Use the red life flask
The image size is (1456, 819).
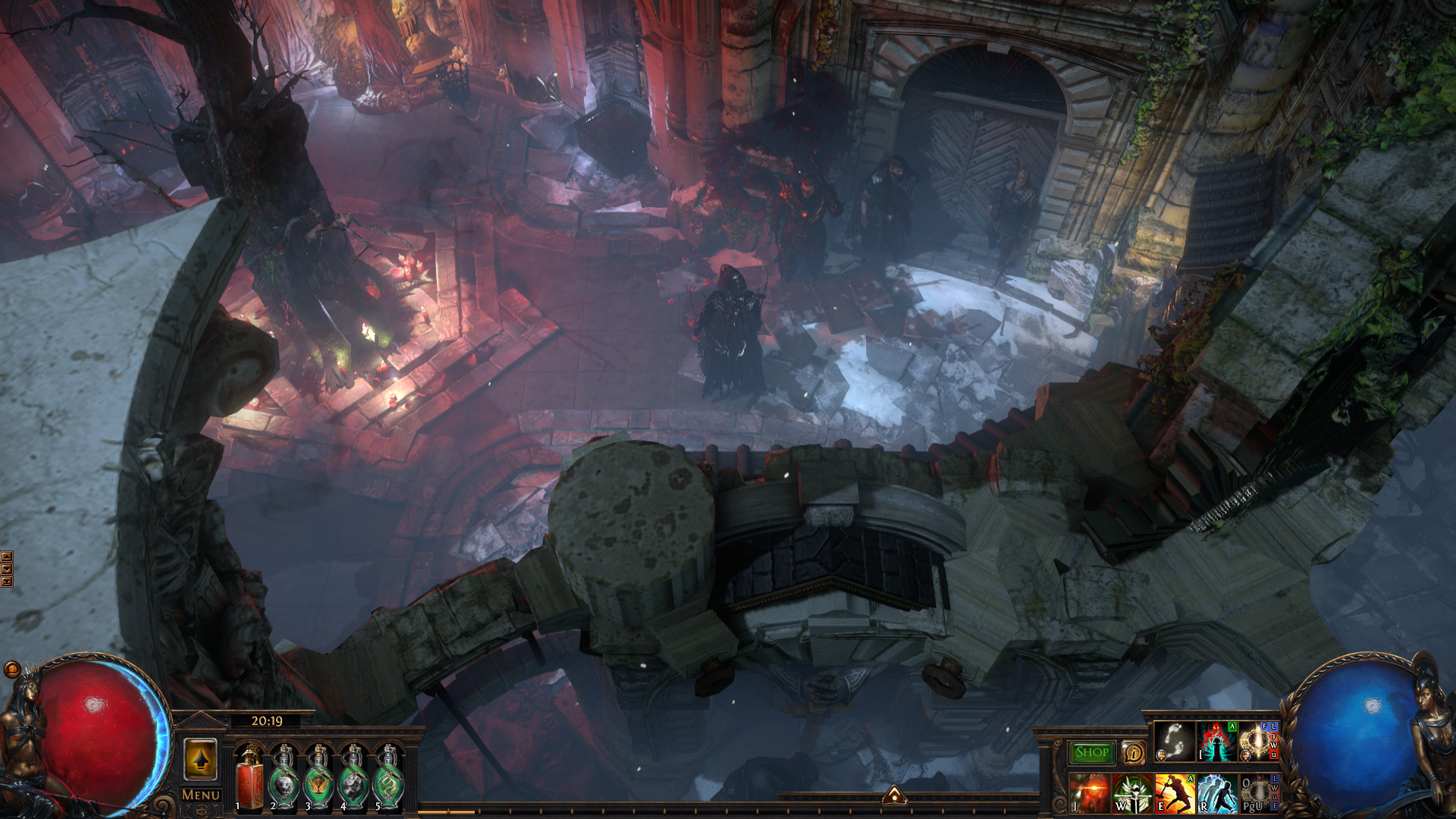(x=249, y=780)
